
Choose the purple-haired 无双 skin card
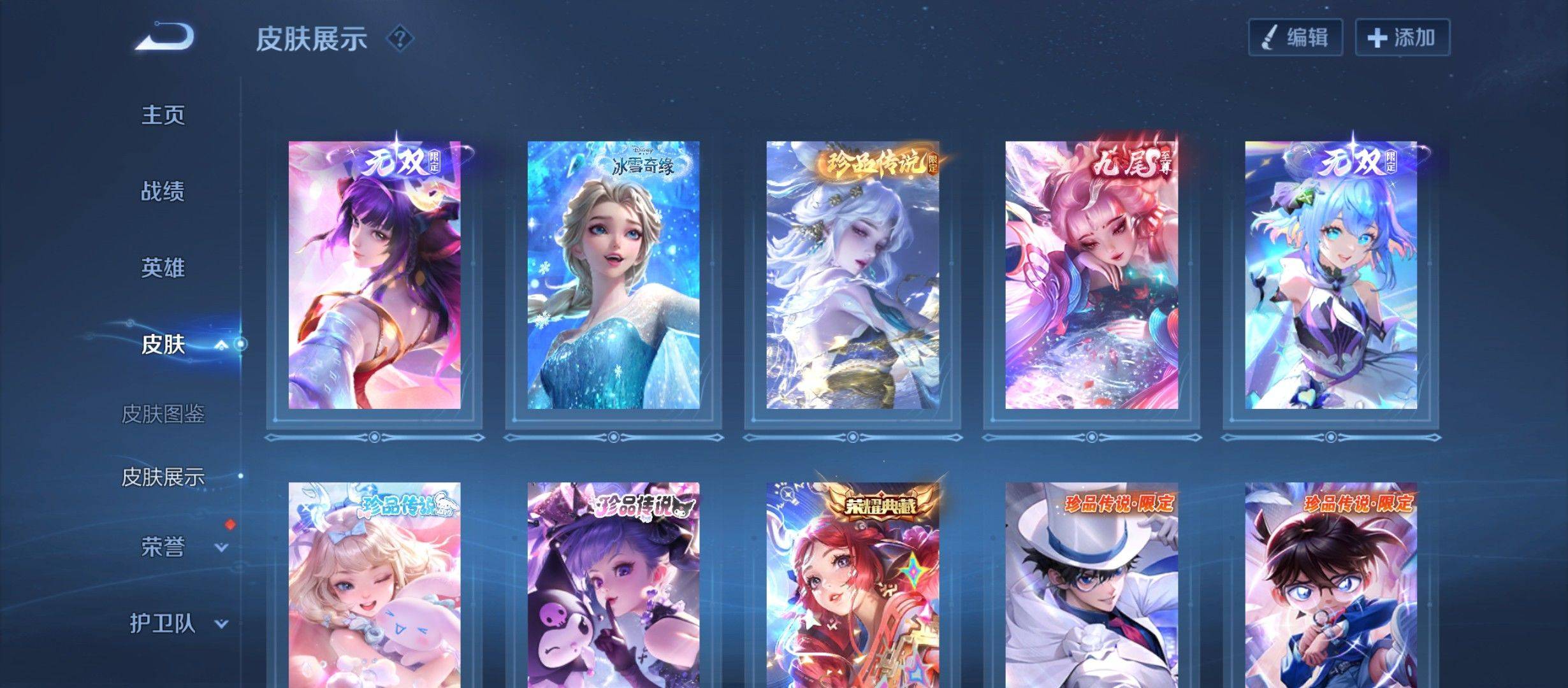374,275
